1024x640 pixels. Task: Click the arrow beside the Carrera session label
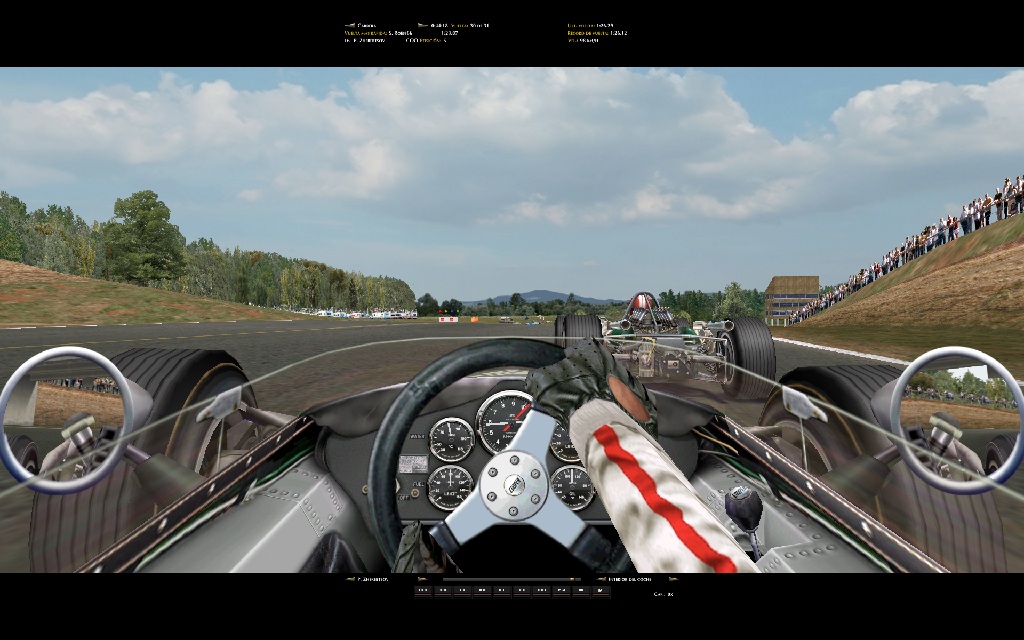[x=349, y=25]
